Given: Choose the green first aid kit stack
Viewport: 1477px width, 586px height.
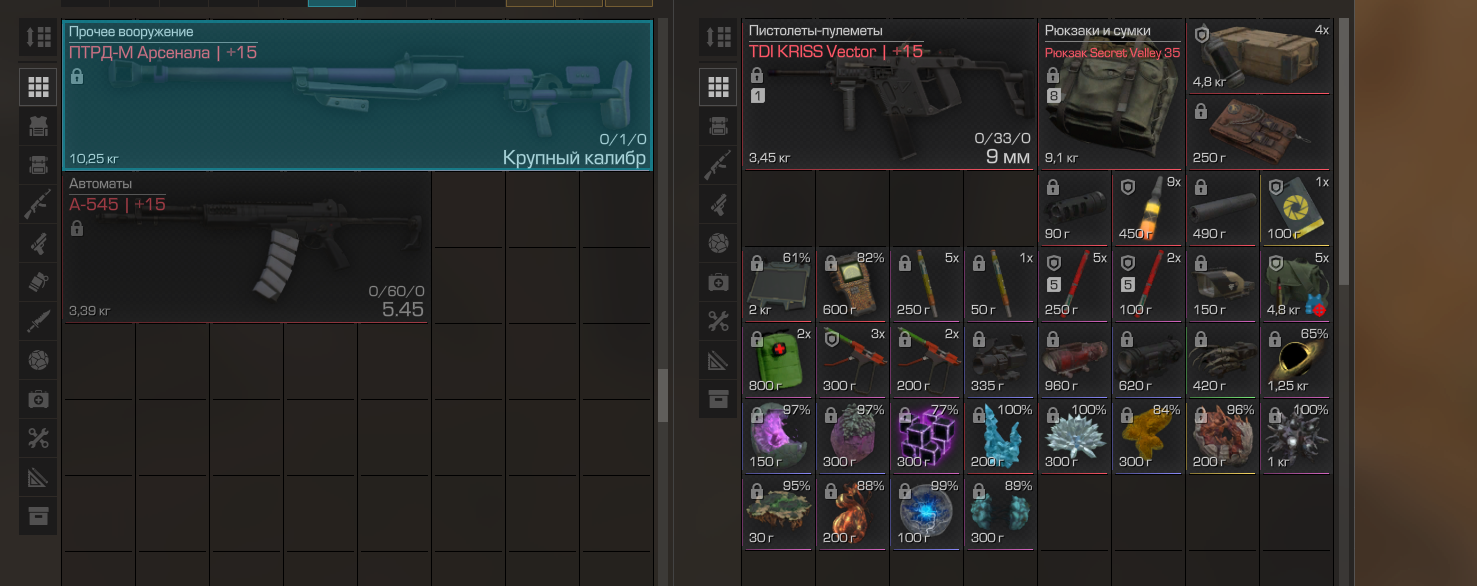Looking at the screenshot, I should [x=778, y=359].
